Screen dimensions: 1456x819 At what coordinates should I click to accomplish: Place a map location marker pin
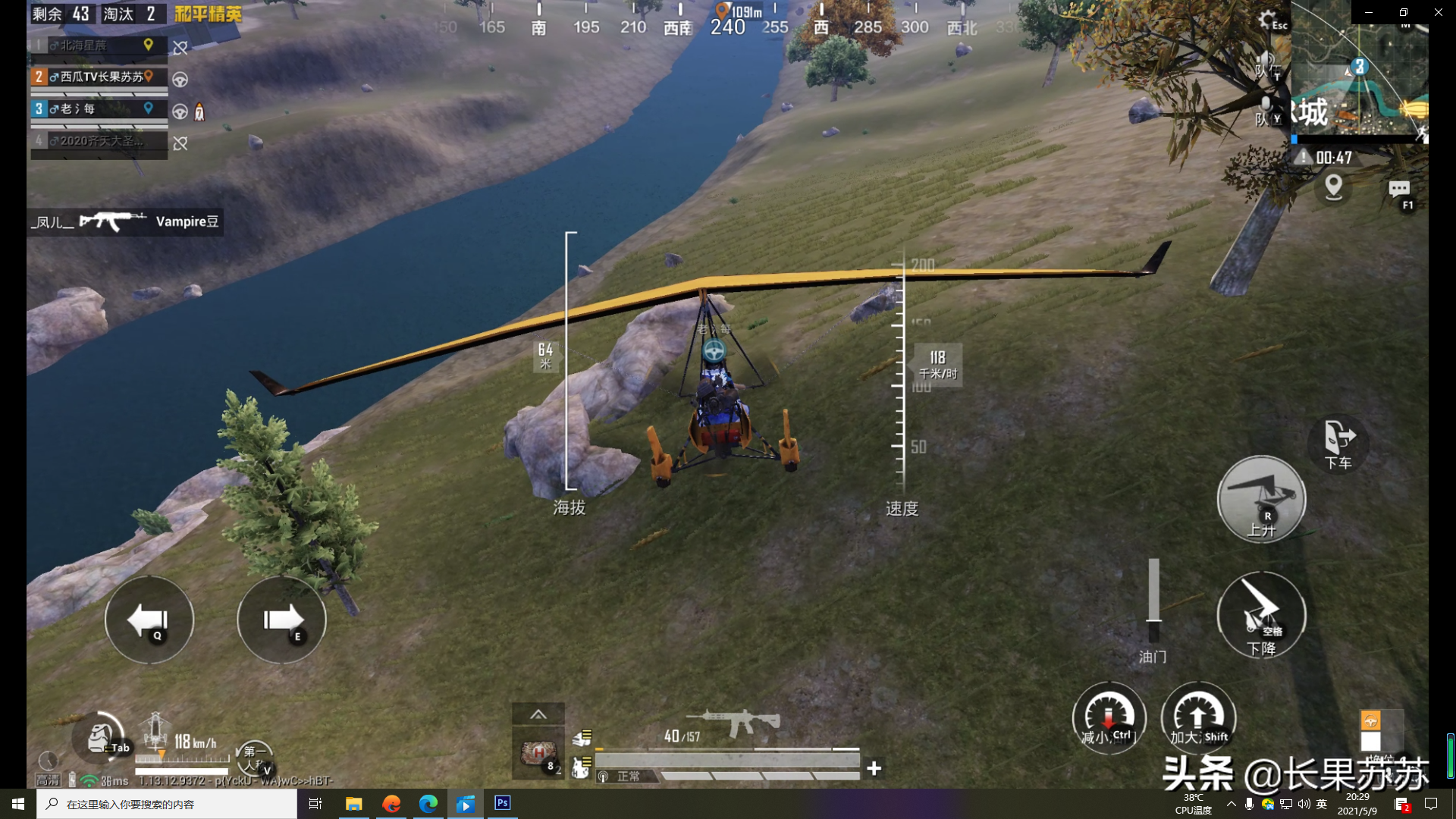click(x=1333, y=187)
